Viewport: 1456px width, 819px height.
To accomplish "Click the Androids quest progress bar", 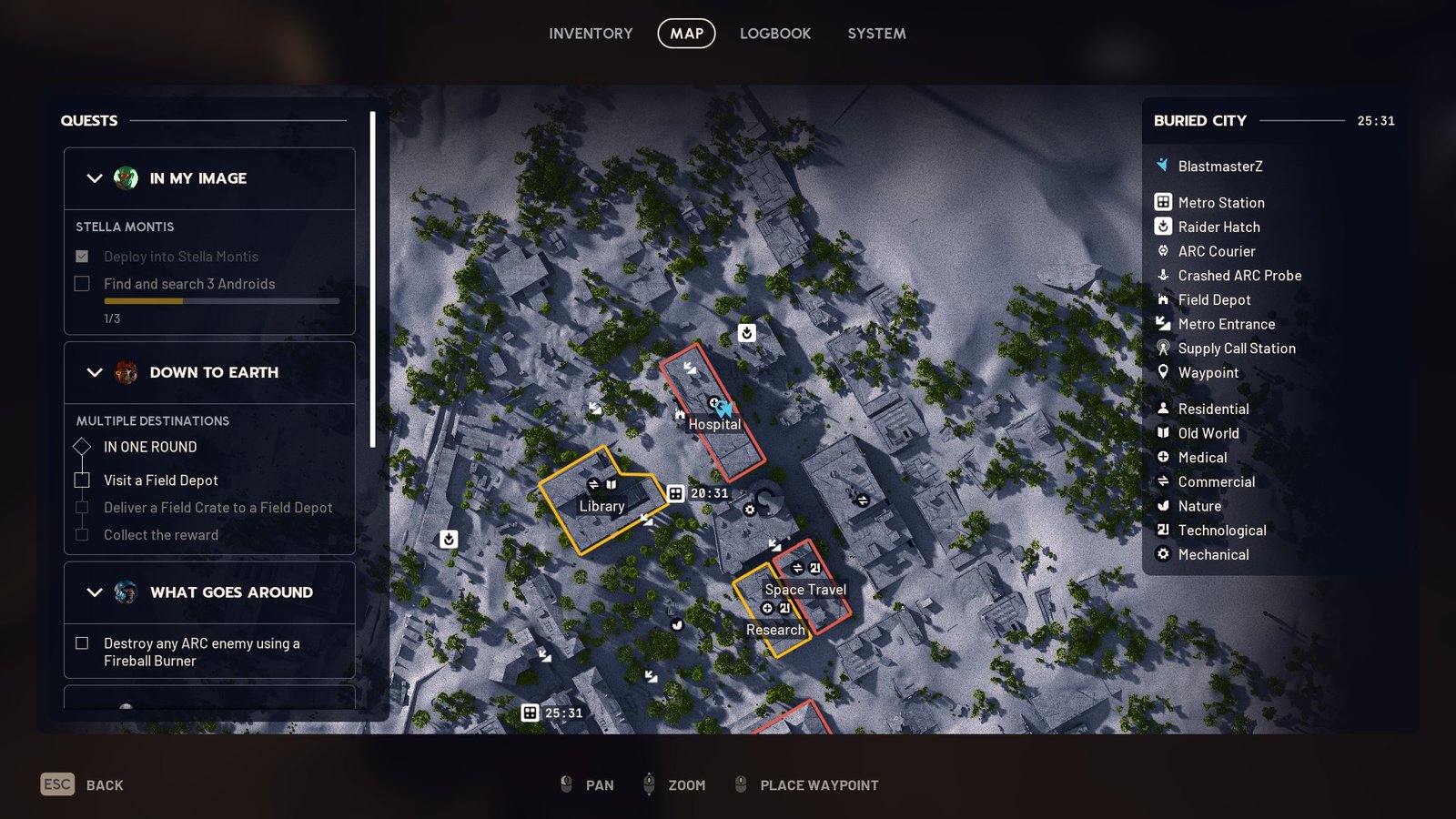I will (220, 301).
